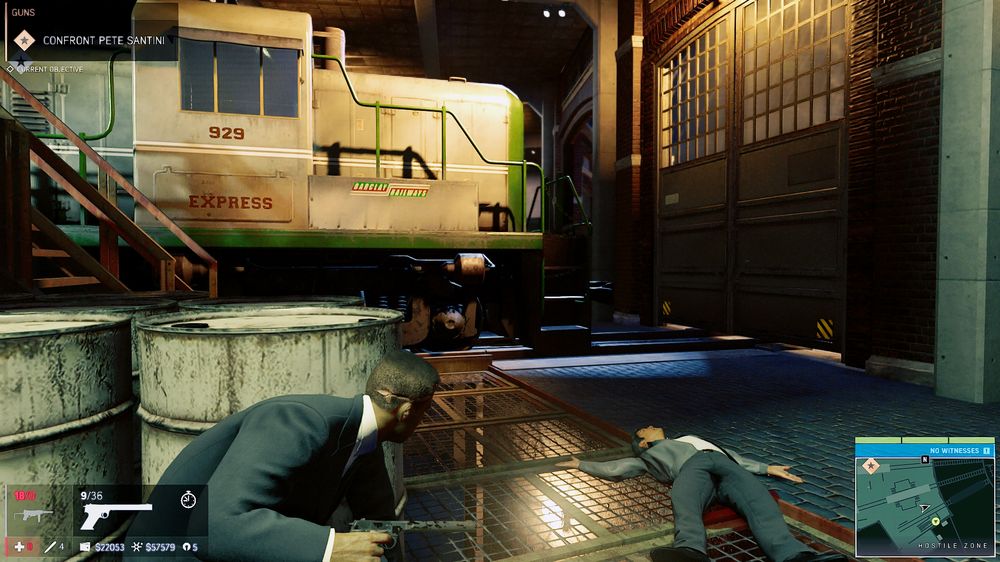Click the star diamond objective icon
Screen dimensions: 1000x562
coord(21,41)
